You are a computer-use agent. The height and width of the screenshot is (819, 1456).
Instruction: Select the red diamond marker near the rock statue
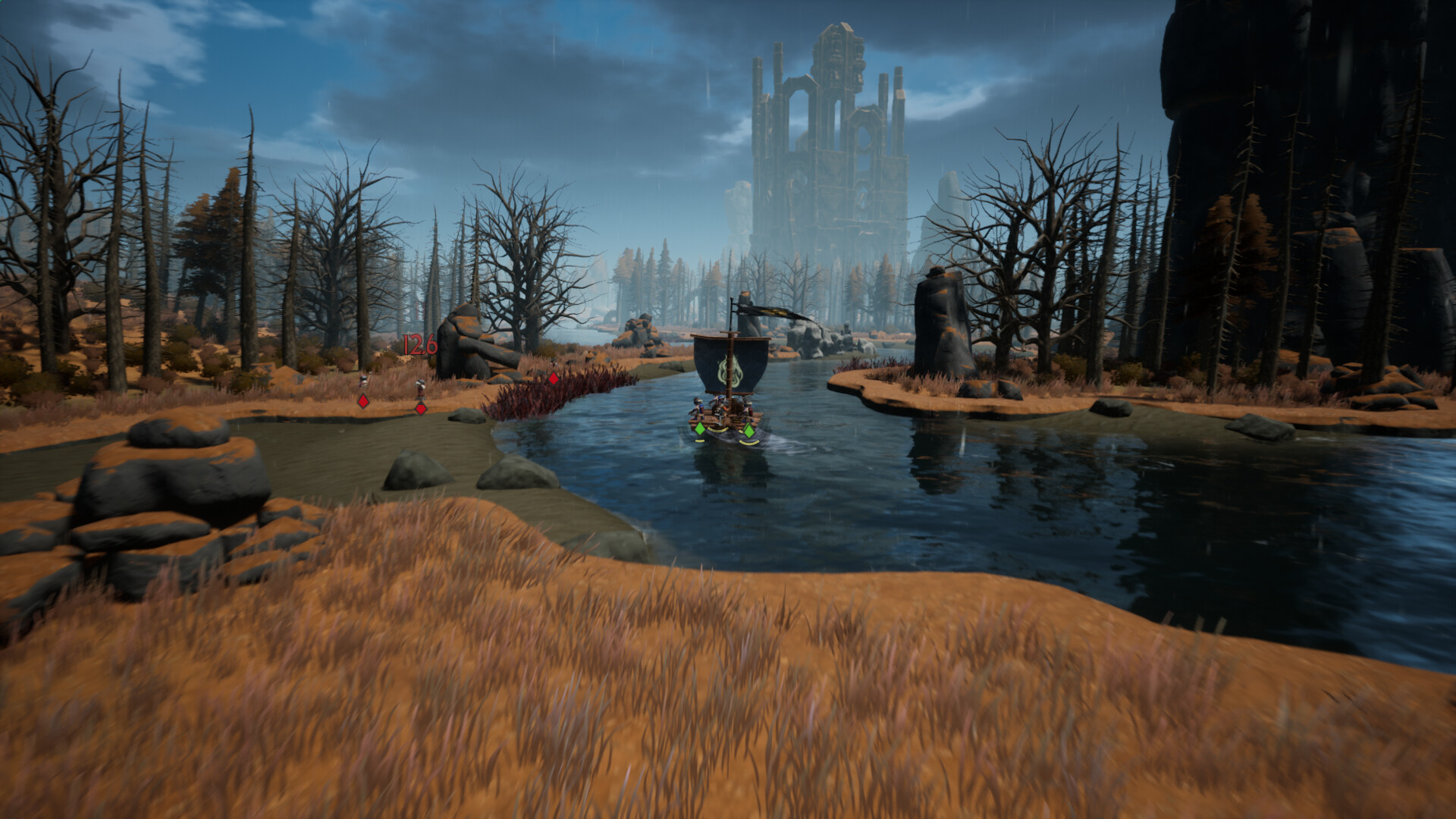pyautogui.click(x=420, y=408)
